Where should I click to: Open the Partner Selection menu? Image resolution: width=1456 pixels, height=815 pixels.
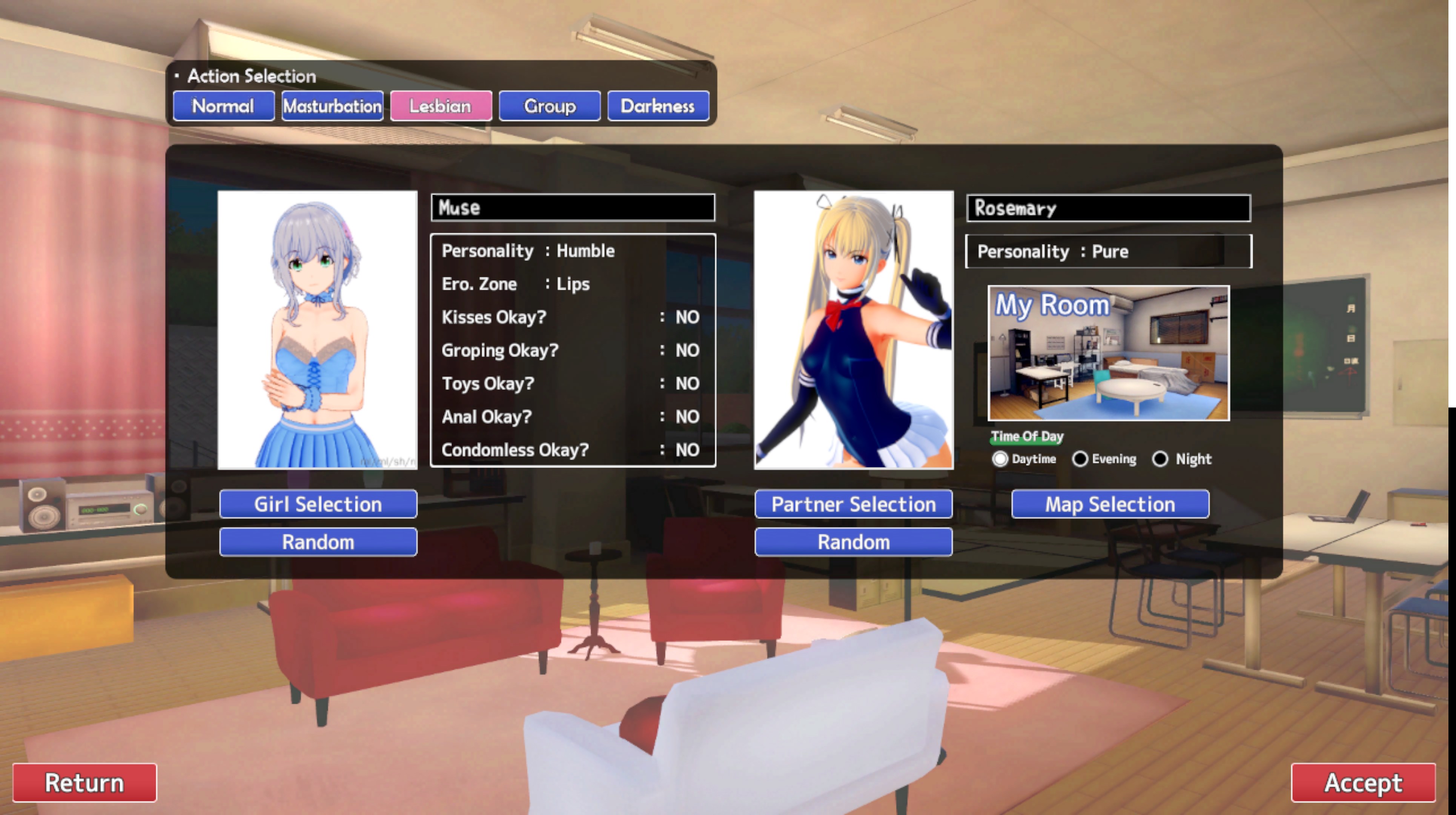[854, 504]
